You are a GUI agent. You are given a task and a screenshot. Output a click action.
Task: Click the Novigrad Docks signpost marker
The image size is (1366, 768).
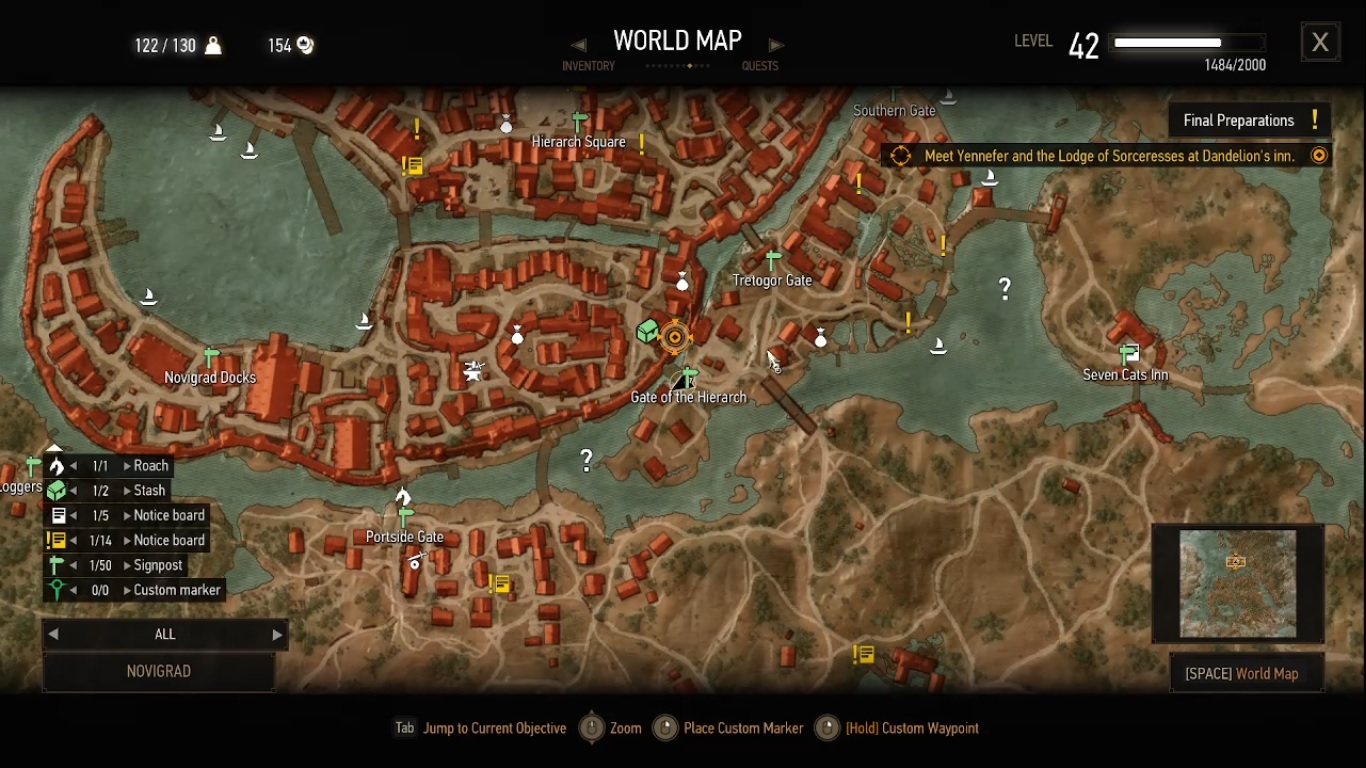(x=210, y=357)
